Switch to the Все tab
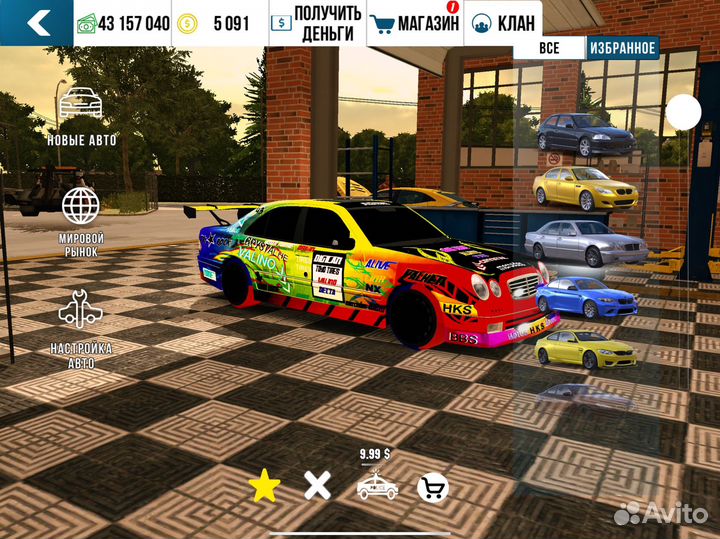The width and height of the screenshot is (720, 539). pos(548,47)
